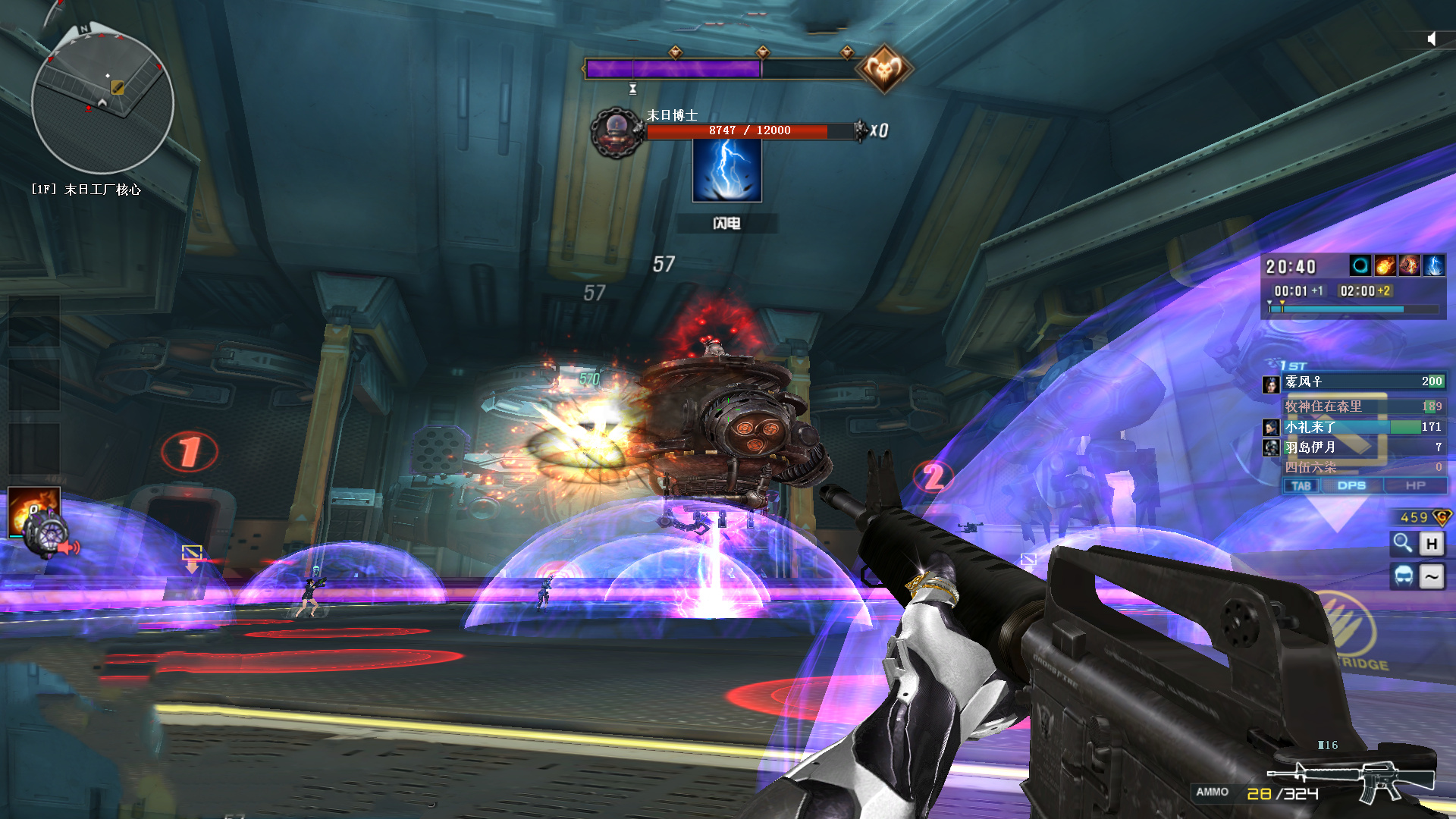Image resolution: width=1456 pixels, height=819 pixels.
Task: Activate the fireball skill icon
Action: click(x=33, y=510)
